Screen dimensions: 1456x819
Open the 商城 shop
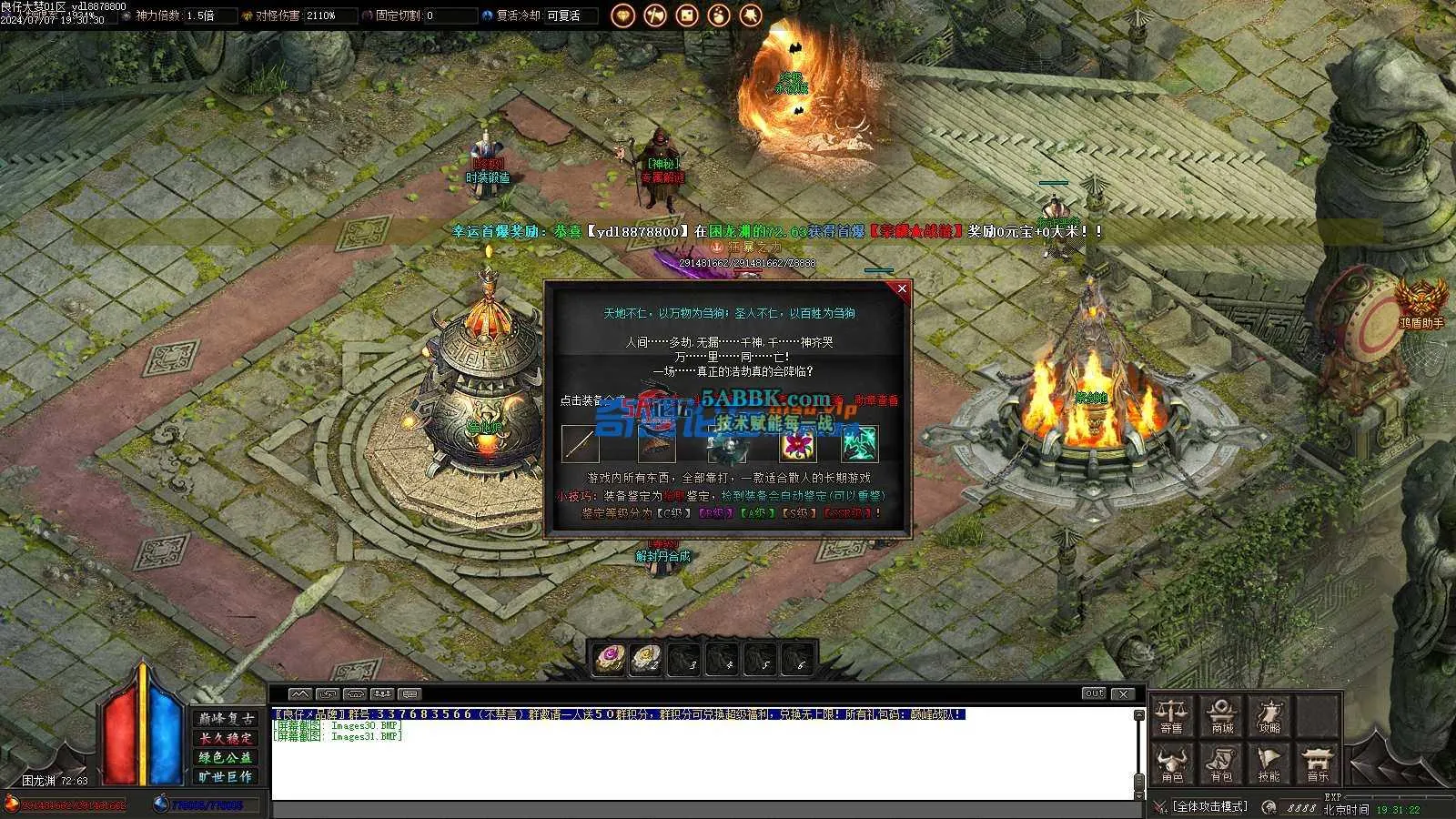click(1222, 716)
